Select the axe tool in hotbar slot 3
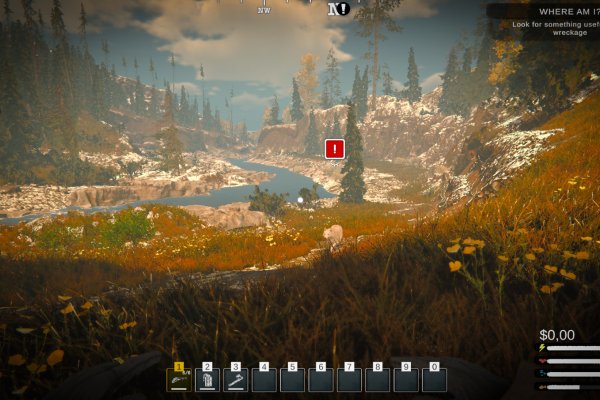Image resolution: width=600 pixels, height=400 pixels. (x=236, y=380)
